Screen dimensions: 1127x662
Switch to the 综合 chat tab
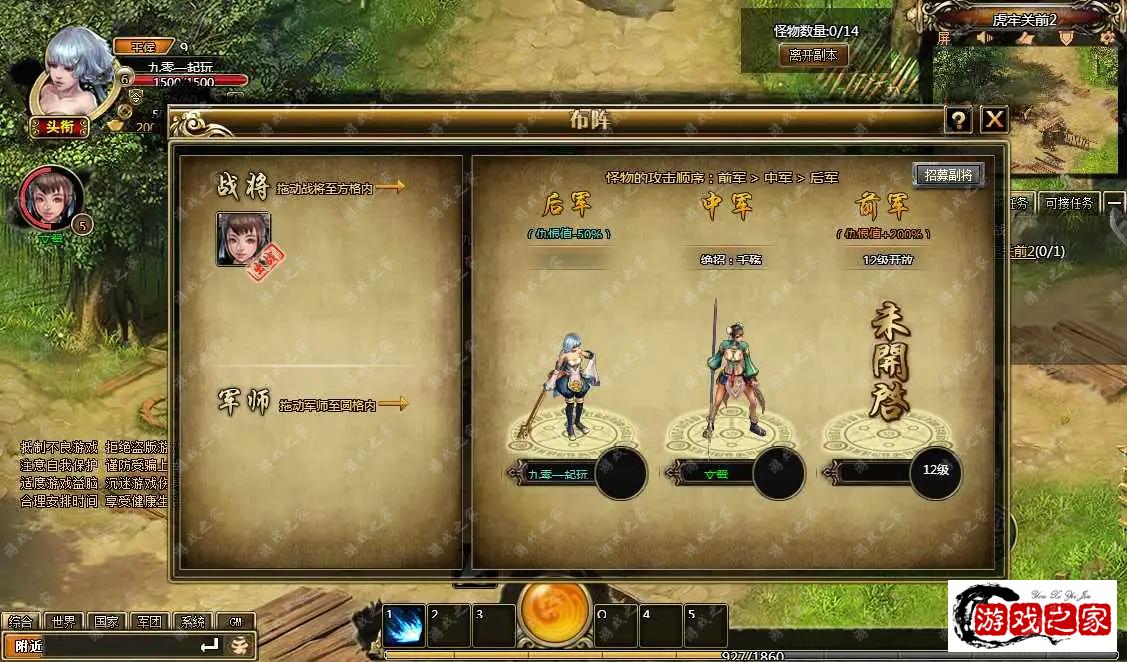20,621
